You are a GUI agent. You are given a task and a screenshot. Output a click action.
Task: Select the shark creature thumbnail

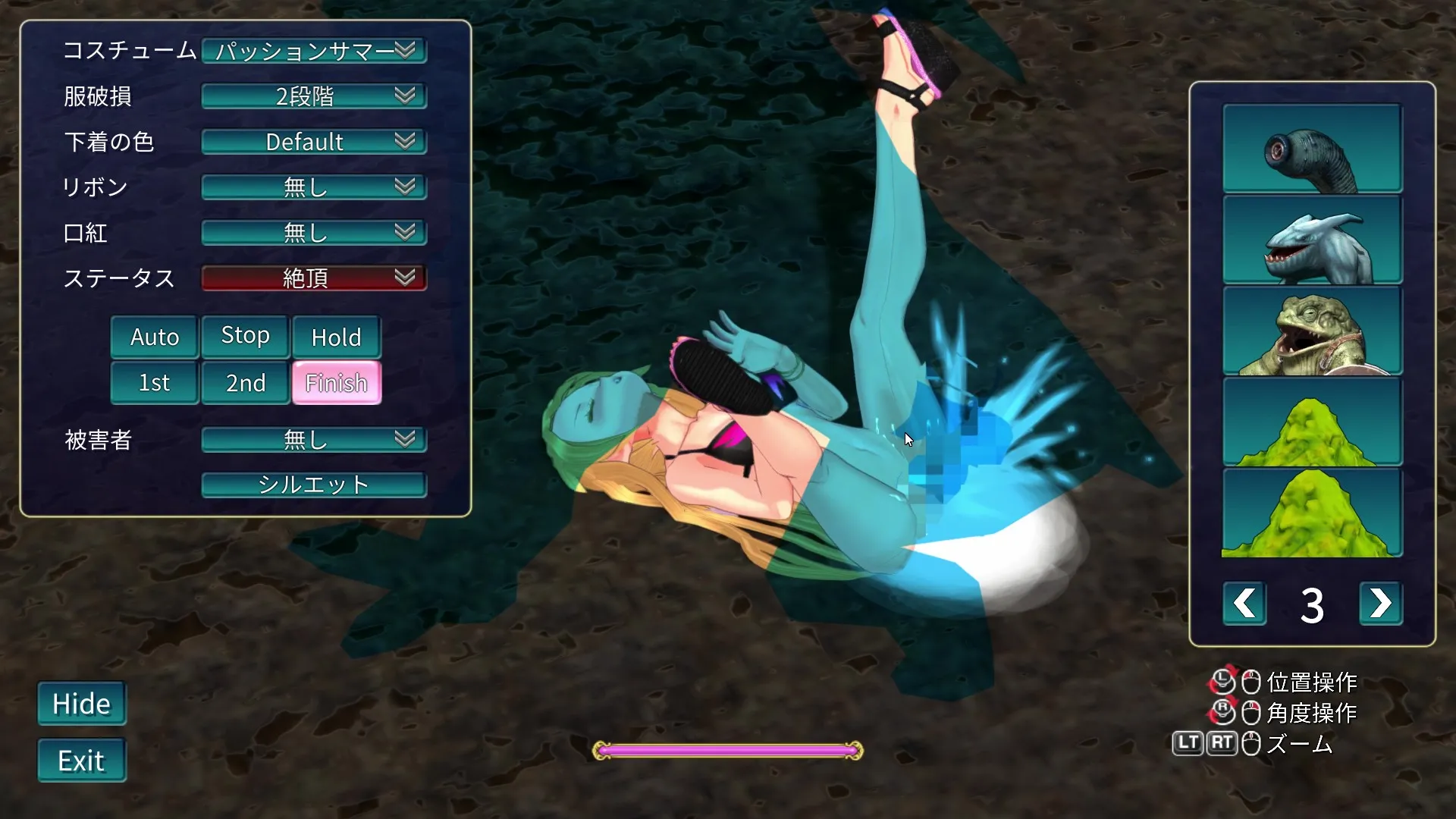click(x=1312, y=240)
